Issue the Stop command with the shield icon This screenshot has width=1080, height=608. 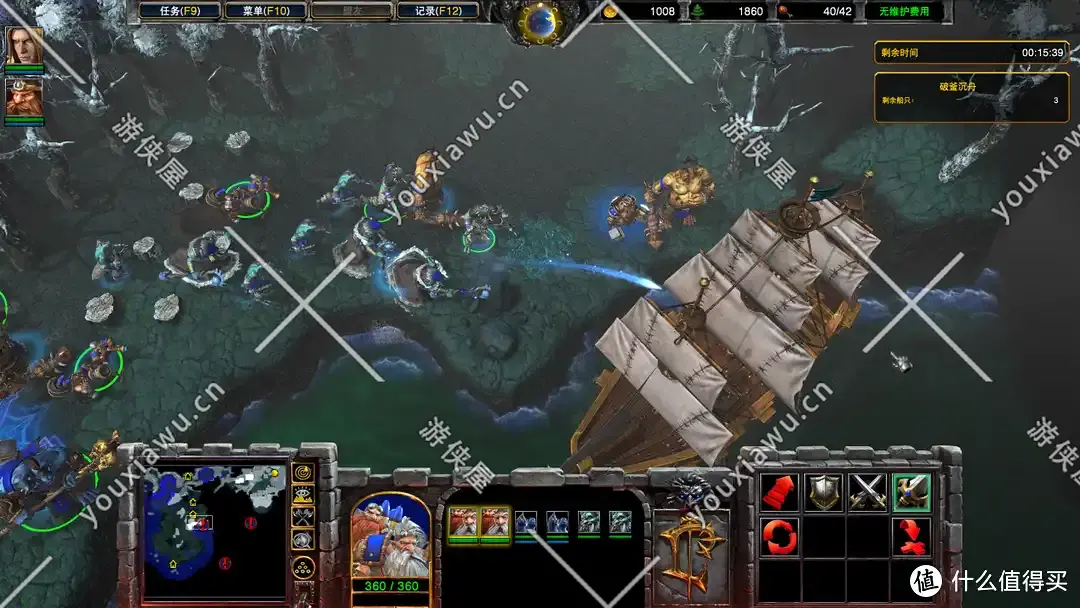pos(823,492)
